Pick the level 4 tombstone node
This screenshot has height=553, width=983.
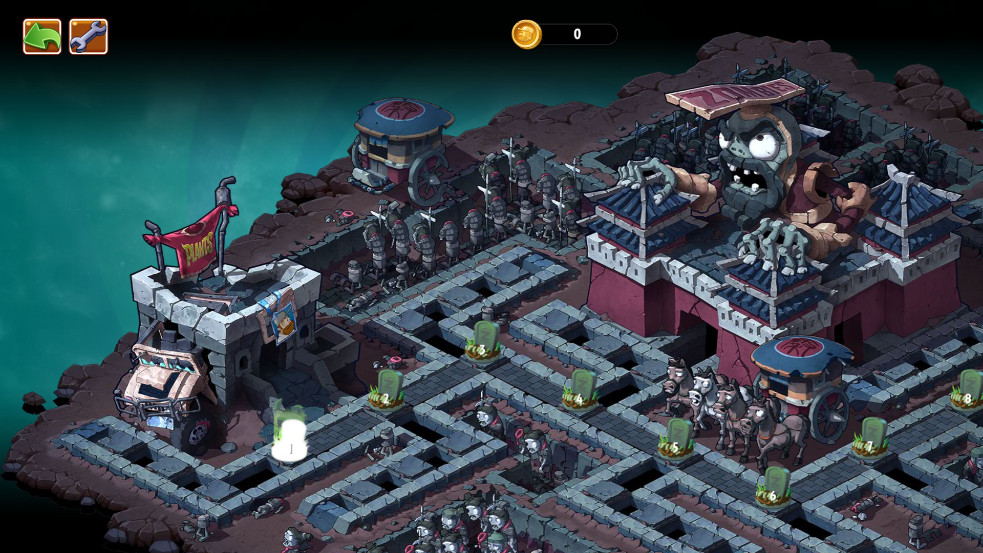(x=580, y=388)
